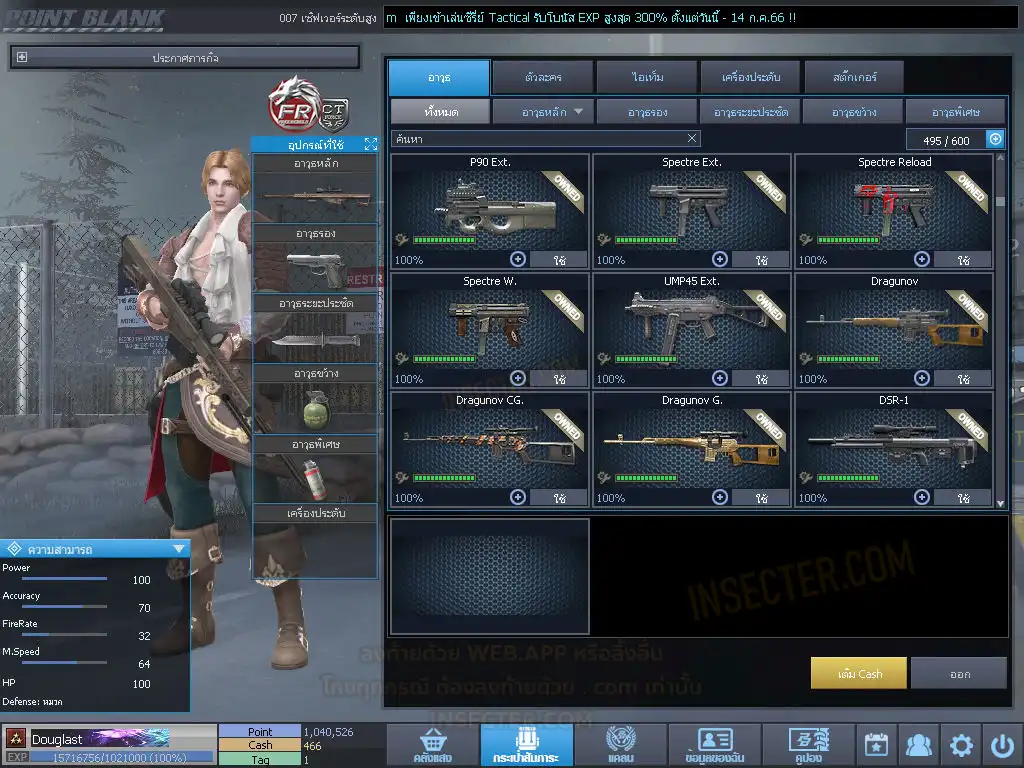Click the power exit icon
Image resolution: width=1024 pixels, height=768 pixels.
click(x=1002, y=745)
